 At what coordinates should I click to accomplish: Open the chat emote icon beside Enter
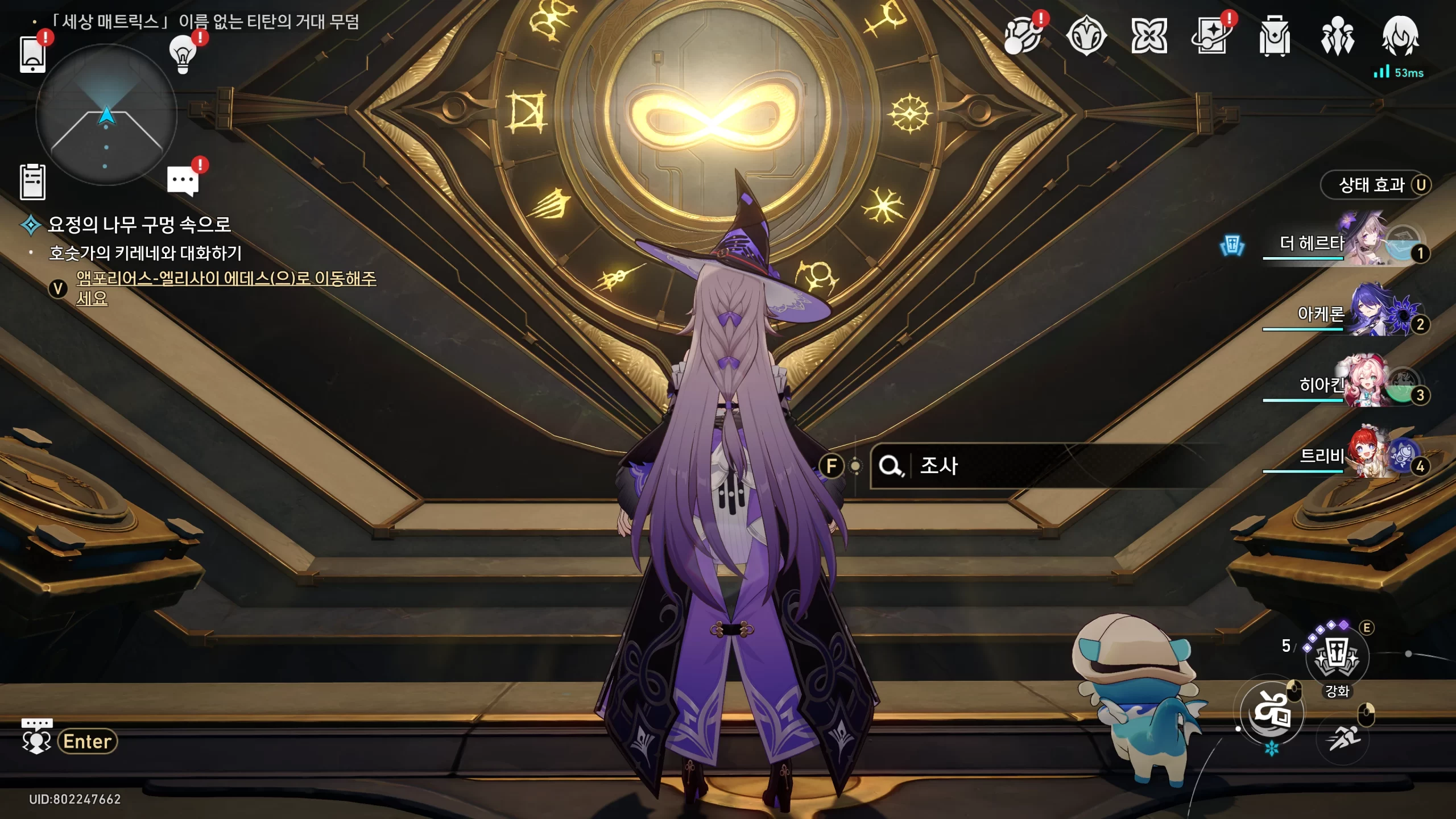point(36,738)
